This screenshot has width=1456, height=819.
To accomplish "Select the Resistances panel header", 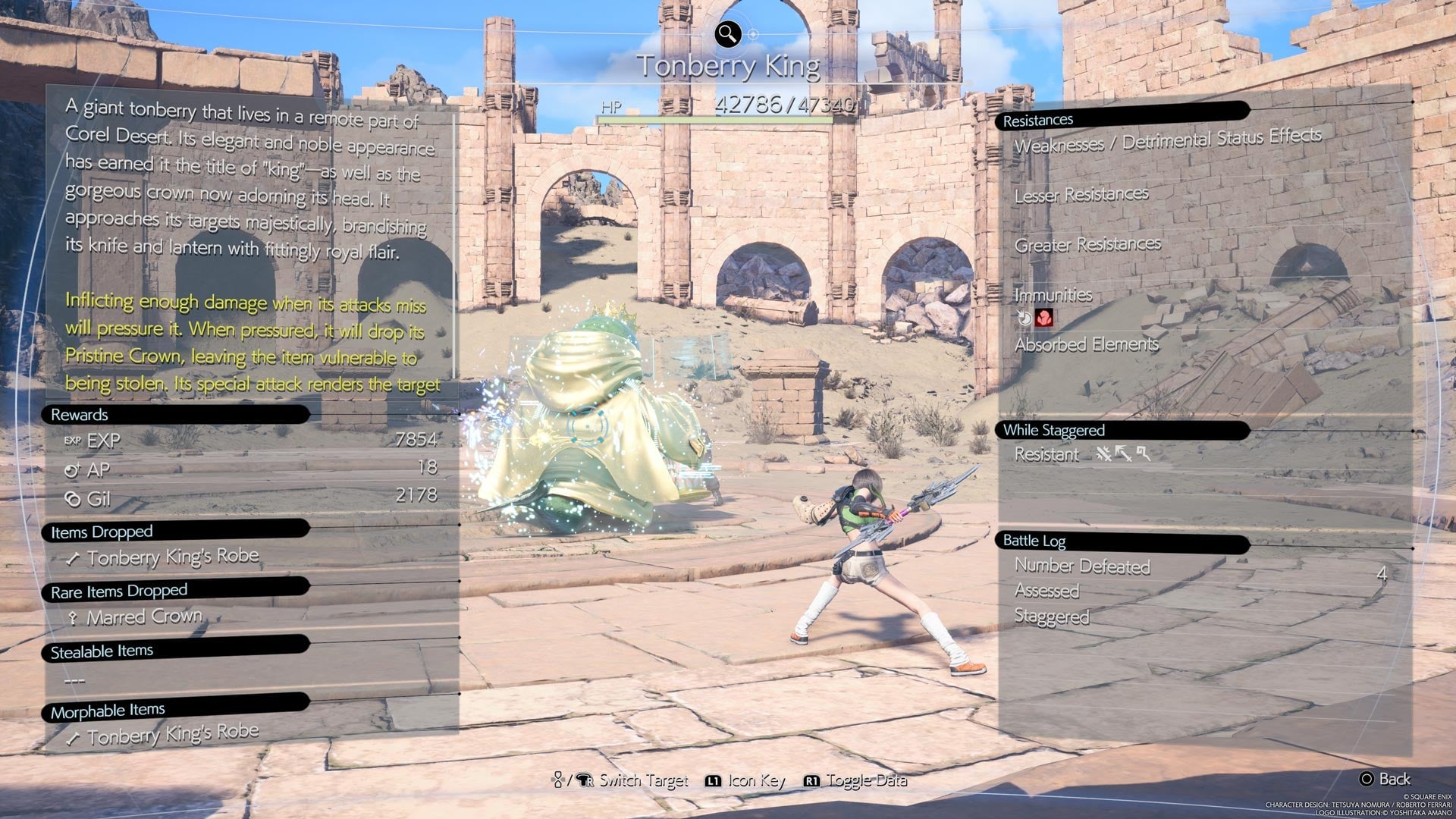I will point(1037,119).
